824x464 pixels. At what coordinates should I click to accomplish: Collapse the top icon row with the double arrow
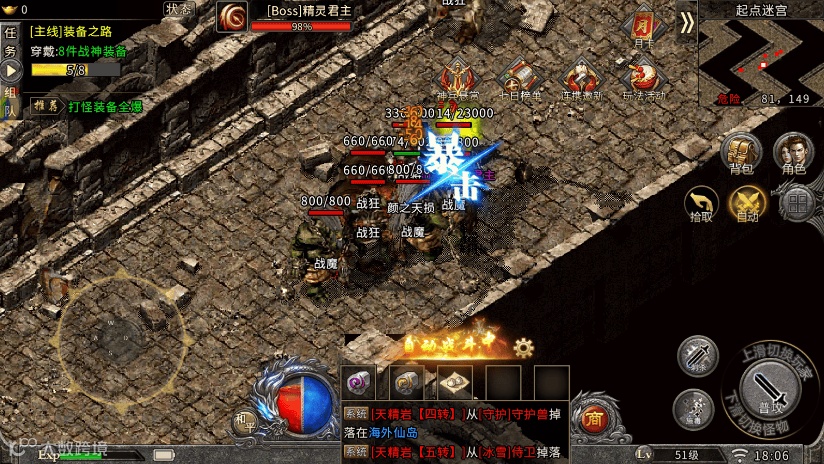pyautogui.click(x=686, y=22)
